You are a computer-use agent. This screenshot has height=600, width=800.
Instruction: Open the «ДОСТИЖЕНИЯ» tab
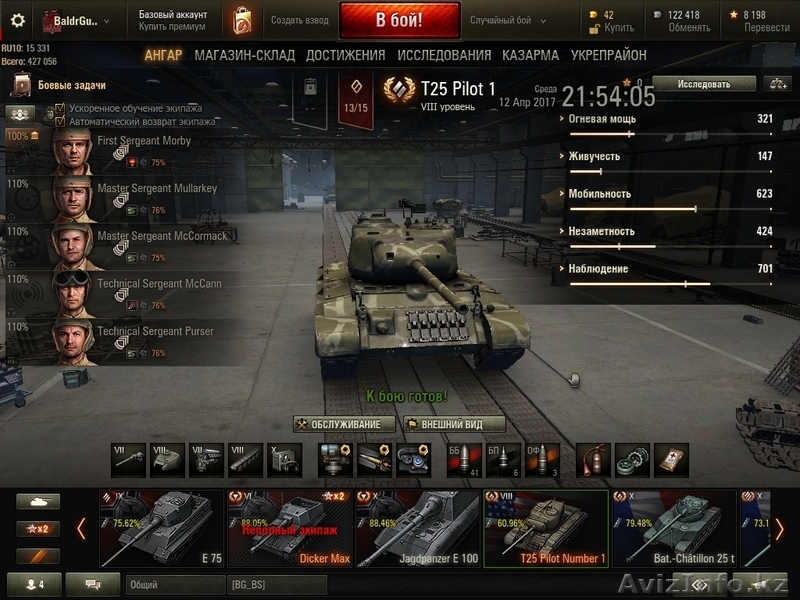(x=345, y=55)
